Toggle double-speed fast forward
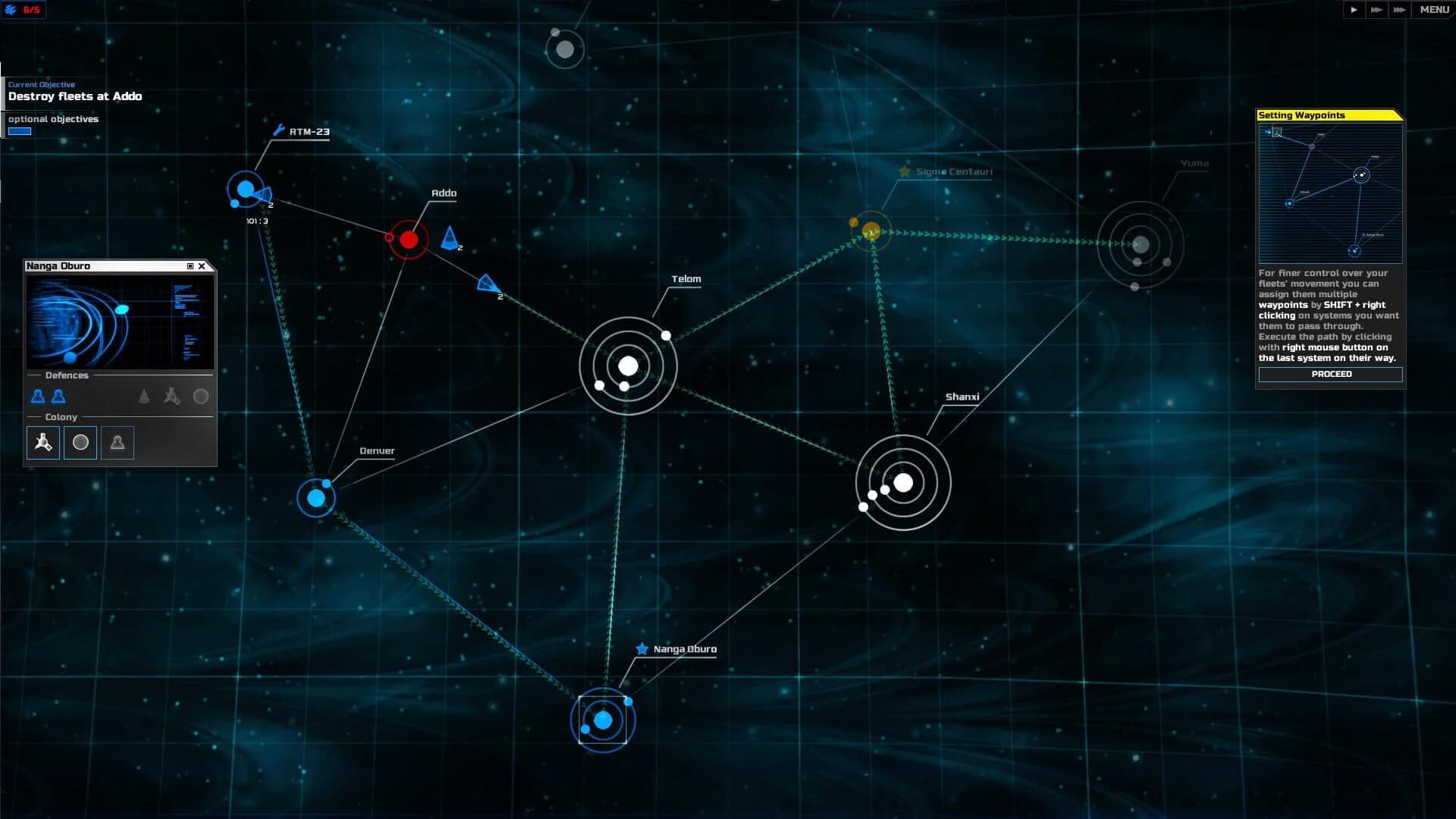Screen dimensions: 1456x819 pos(1376,10)
